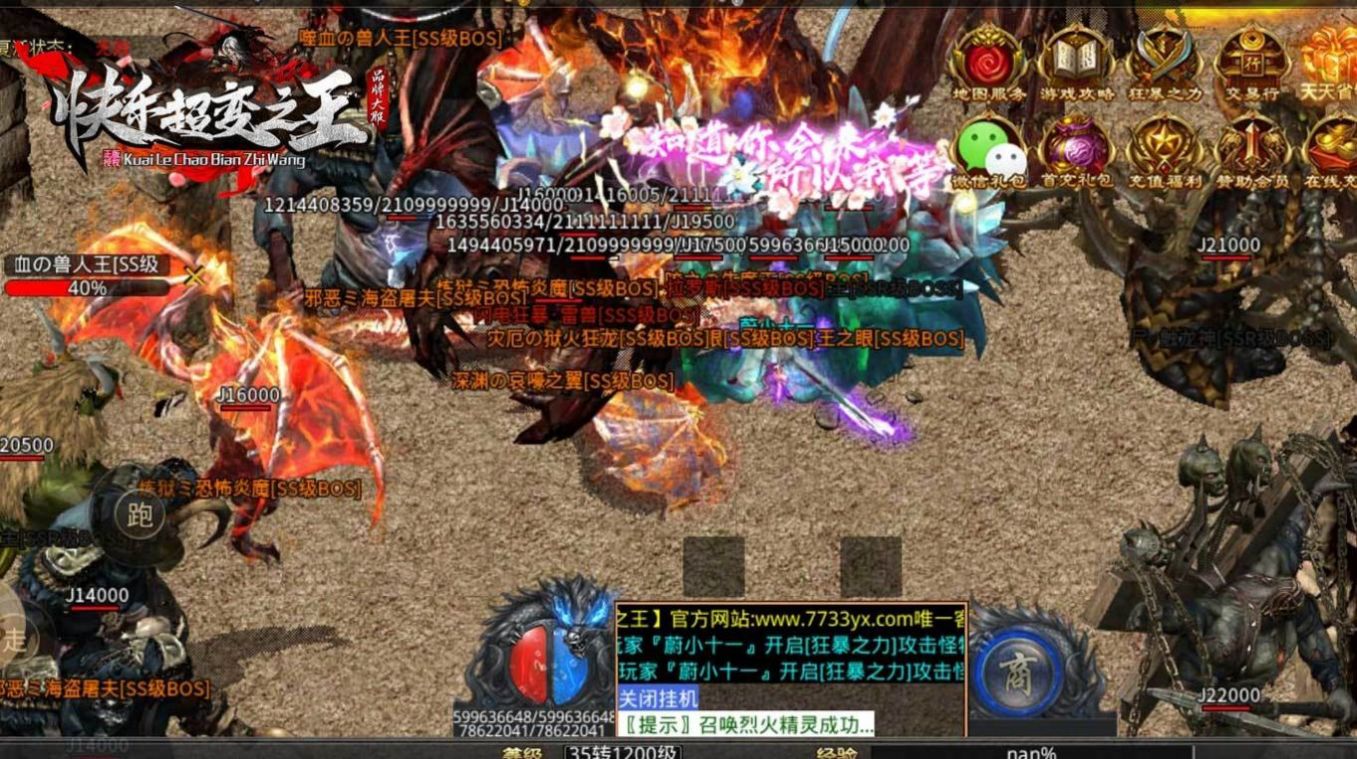Viewport: 1357px width, 759px height.
Task: Open the 游戏攻略 game guide book
Action: [x=1075, y=59]
